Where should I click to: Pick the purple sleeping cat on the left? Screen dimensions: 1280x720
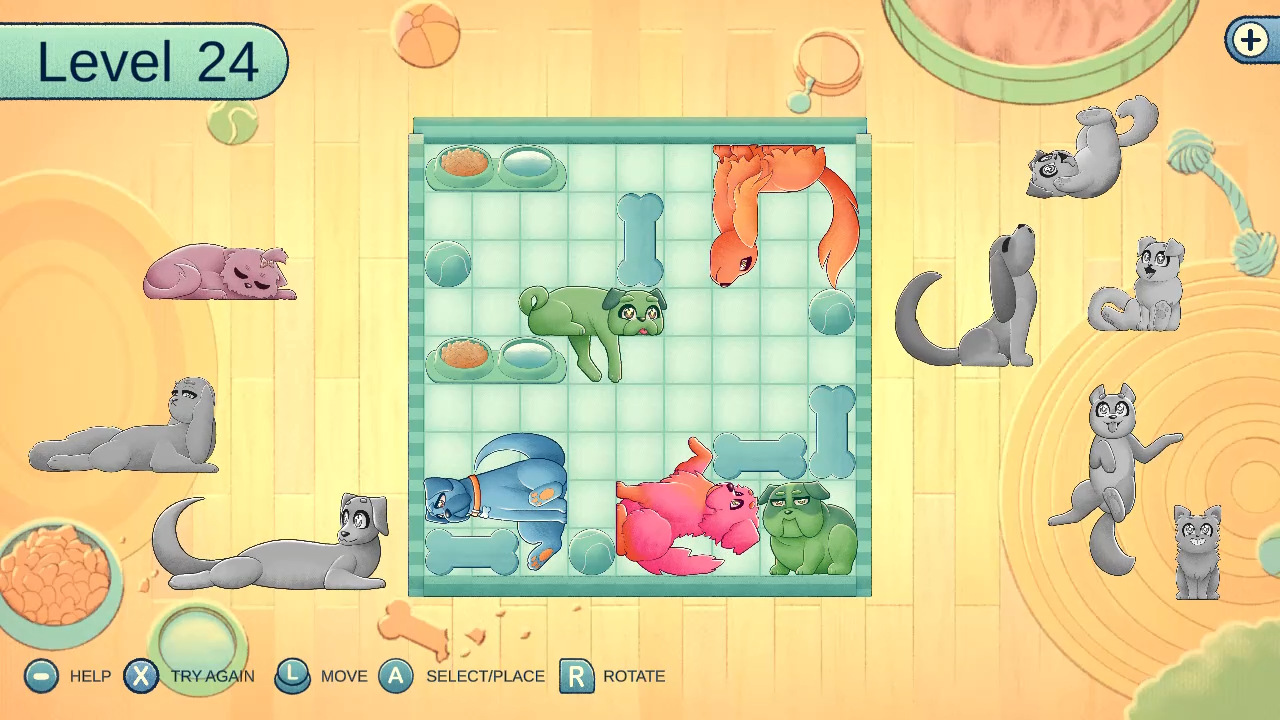point(222,270)
